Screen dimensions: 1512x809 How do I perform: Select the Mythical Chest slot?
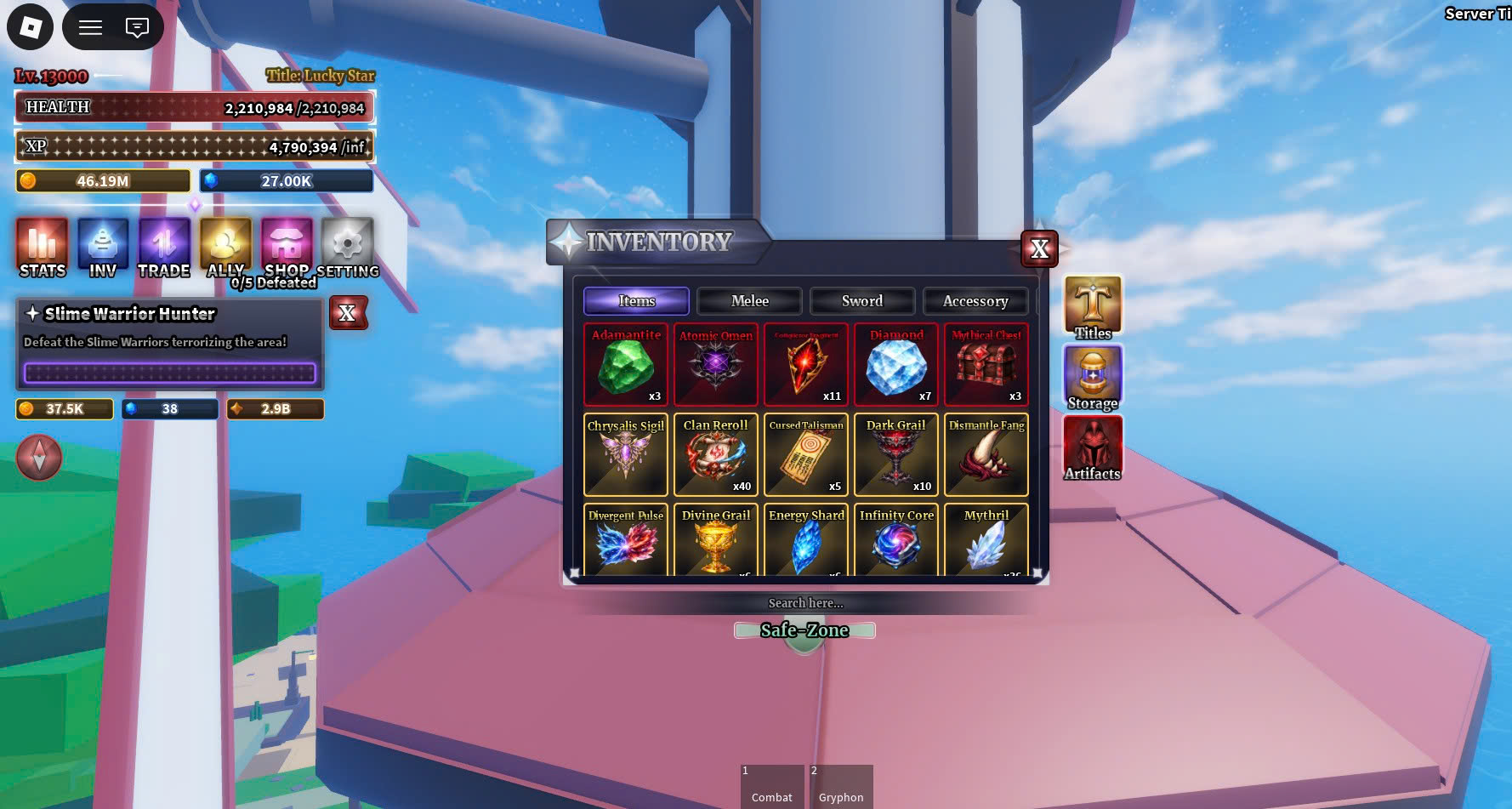point(986,365)
